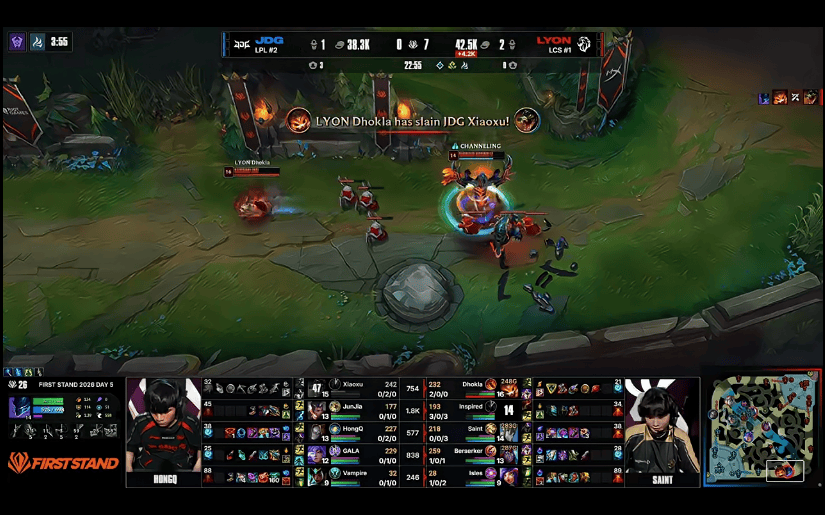The image size is (825, 515).
Task: Click the Dhokla slain Xiaoxu kill announcement
Action: click(412, 121)
